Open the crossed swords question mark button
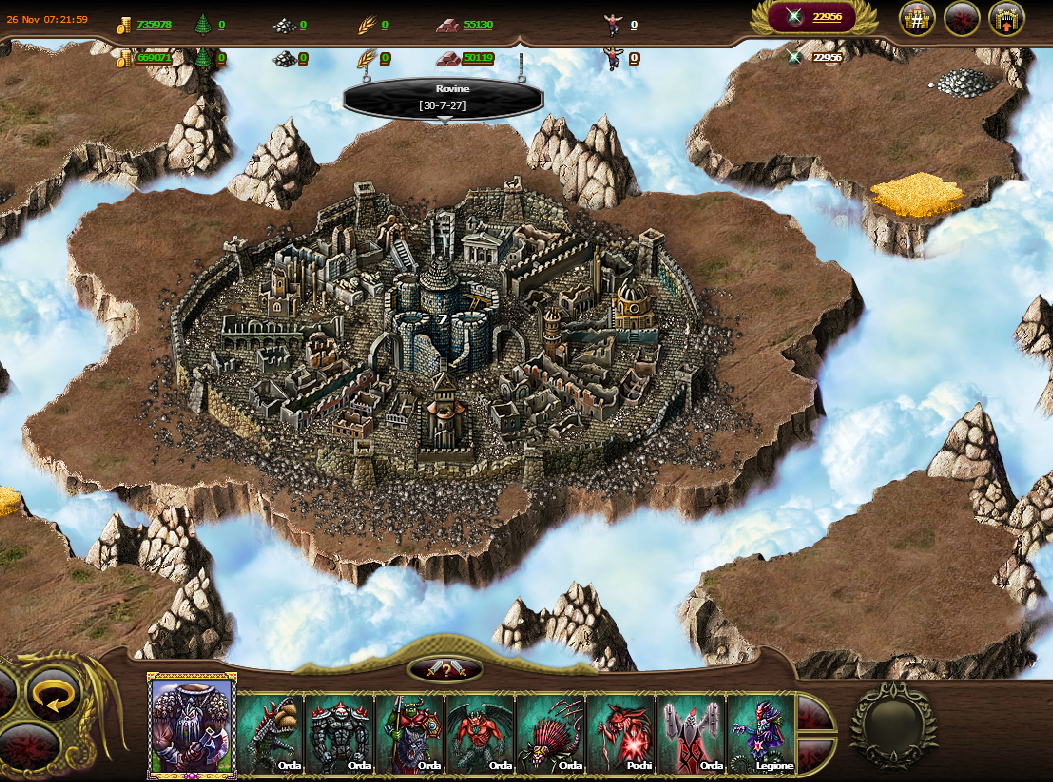The width and height of the screenshot is (1053, 782). coord(445,670)
